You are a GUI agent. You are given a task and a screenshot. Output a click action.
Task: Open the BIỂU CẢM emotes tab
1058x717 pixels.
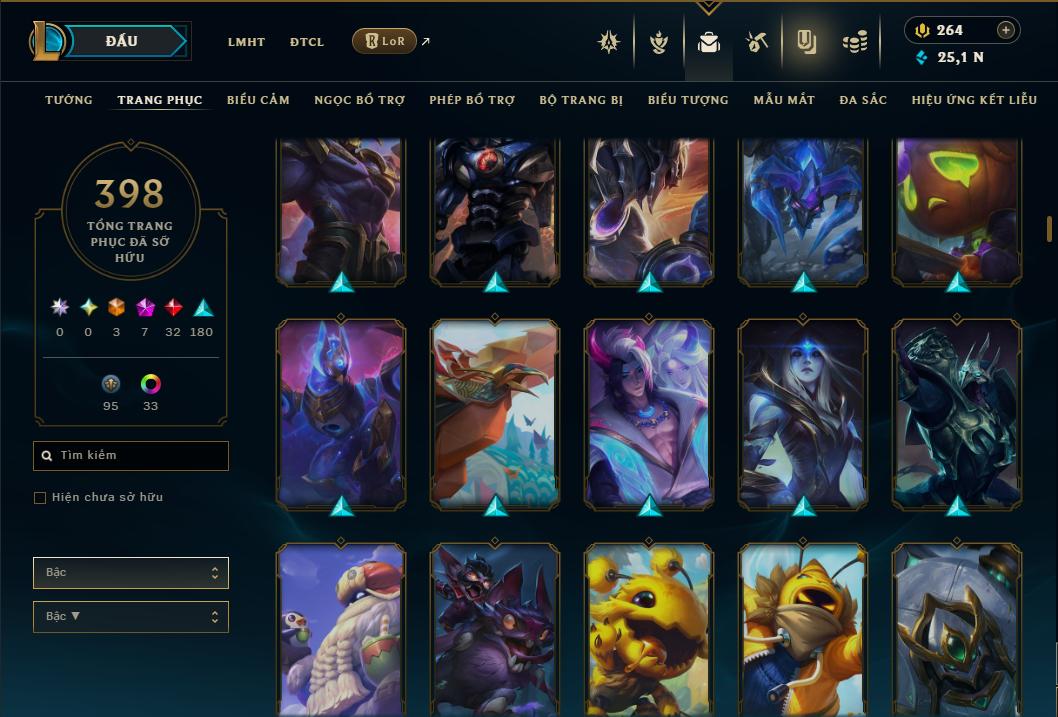coord(258,100)
